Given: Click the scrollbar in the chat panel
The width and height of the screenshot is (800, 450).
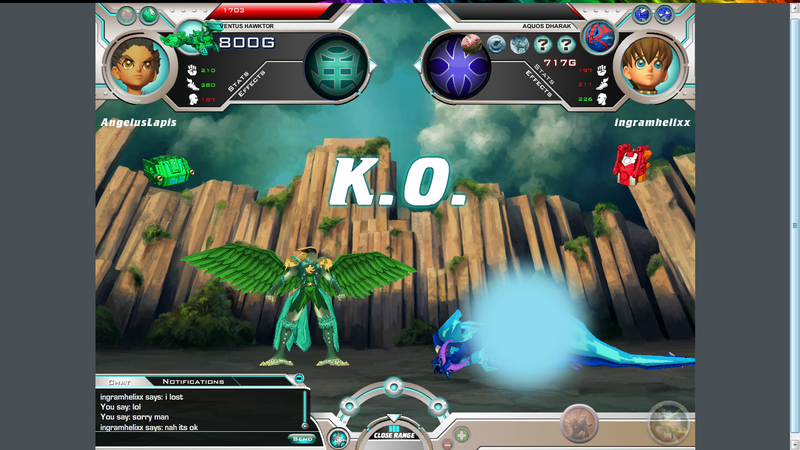Looking at the screenshot, I should pos(303,408).
